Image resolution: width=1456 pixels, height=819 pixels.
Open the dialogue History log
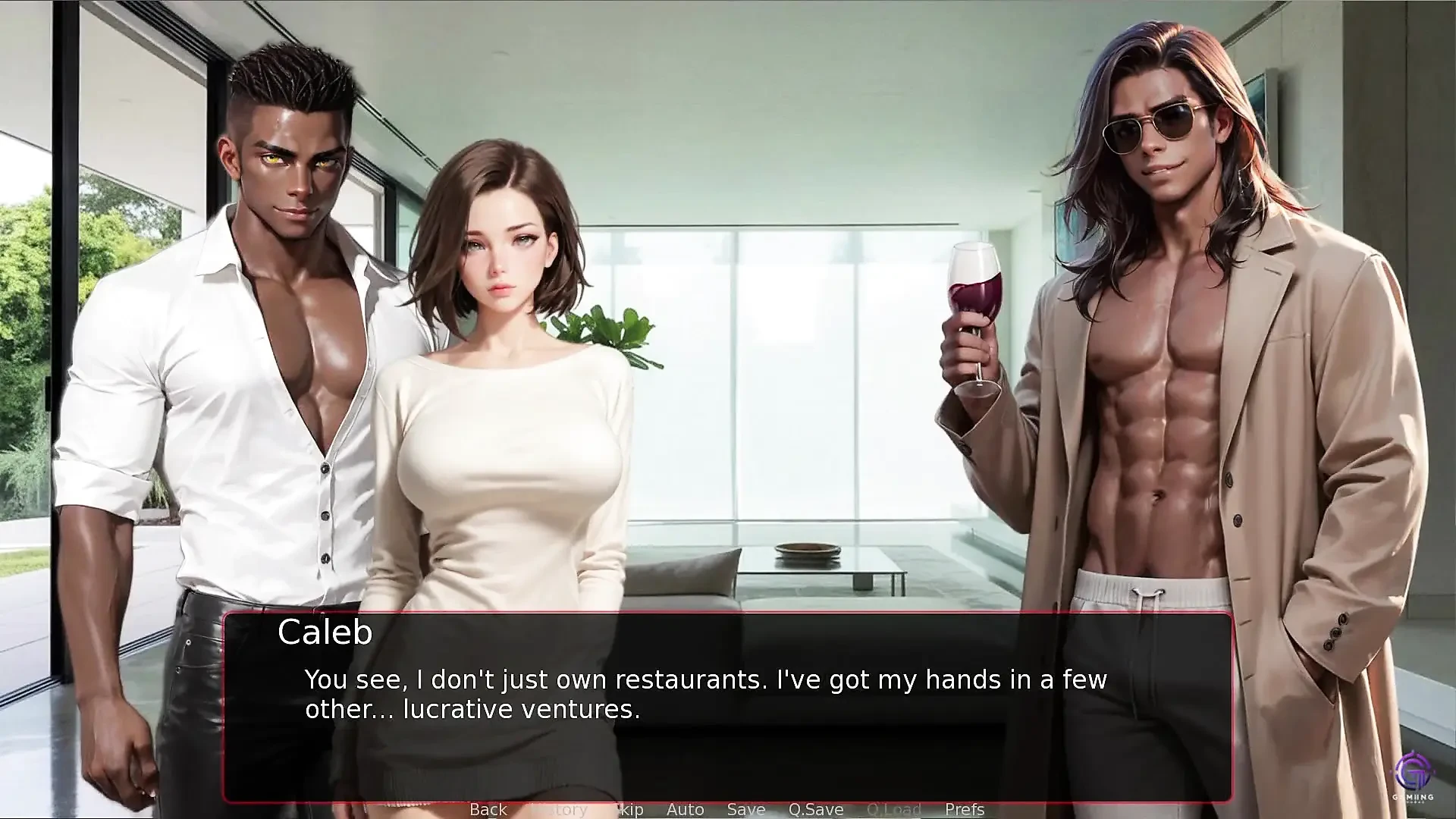click(x=558, y=809)
